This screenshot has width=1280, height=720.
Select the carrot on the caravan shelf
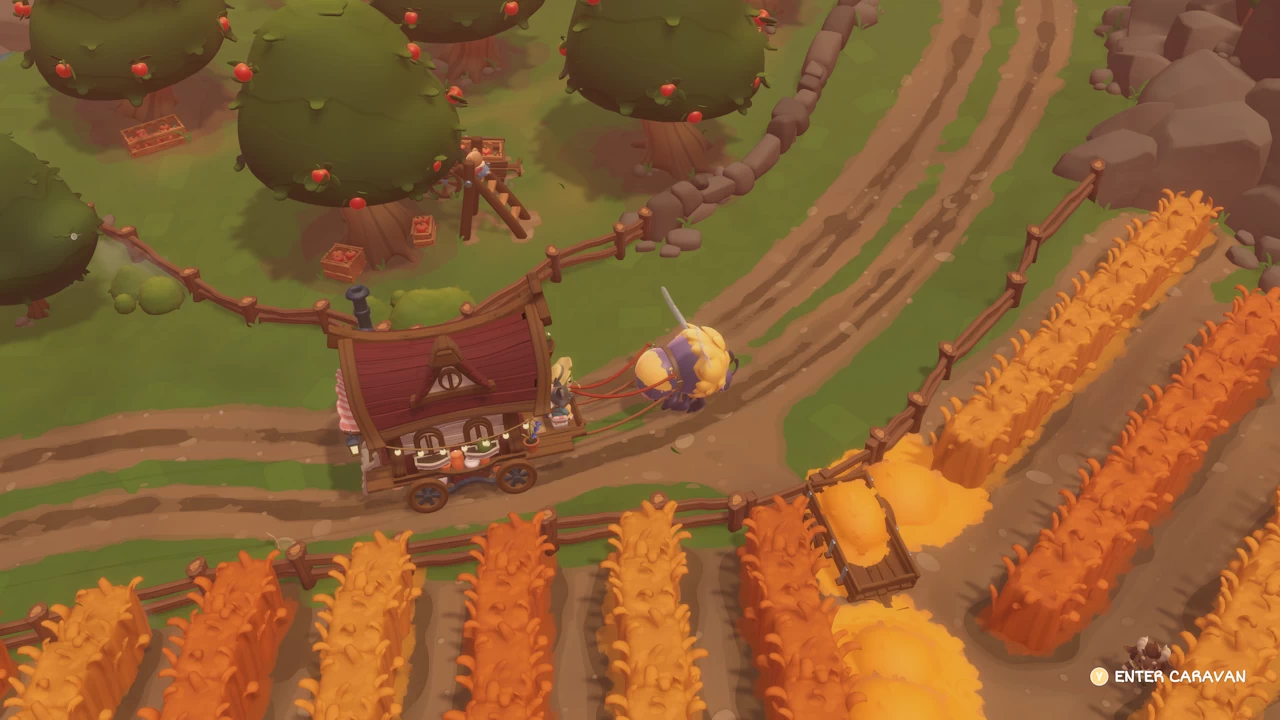click(x=458, y=460)
